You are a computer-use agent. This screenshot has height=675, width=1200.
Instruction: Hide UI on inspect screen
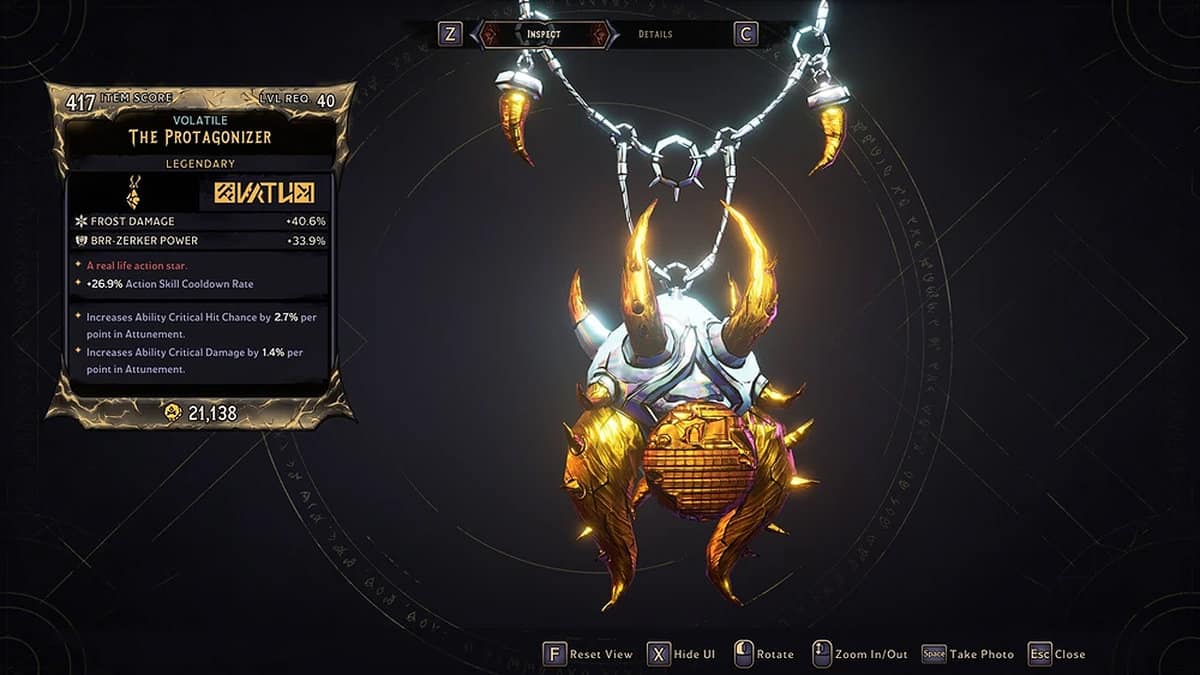[681, 654]
